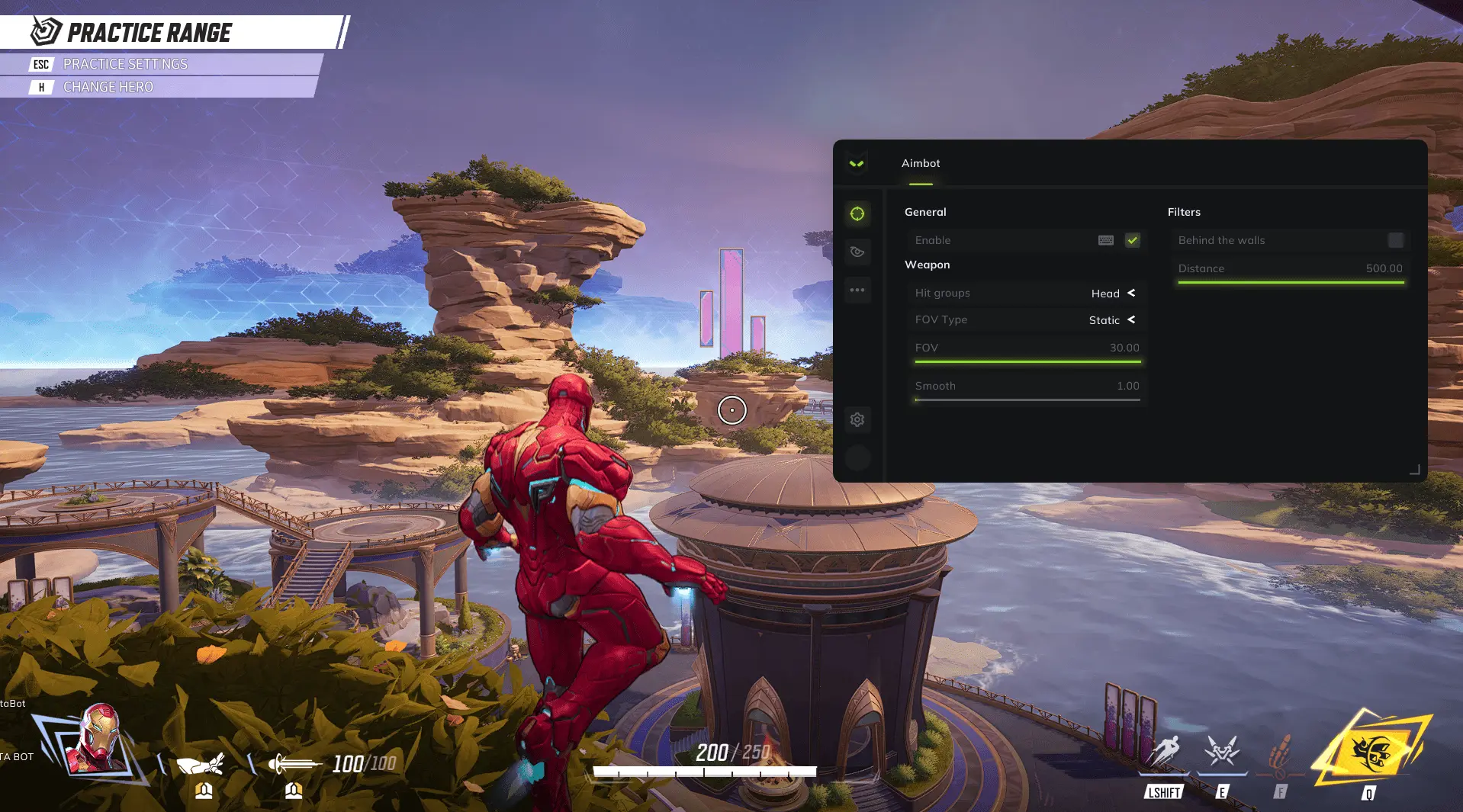The image size is (1463, 812).
Task: Click the overlay's three-dots sidebar icon
Action: [x=857, y=290]
